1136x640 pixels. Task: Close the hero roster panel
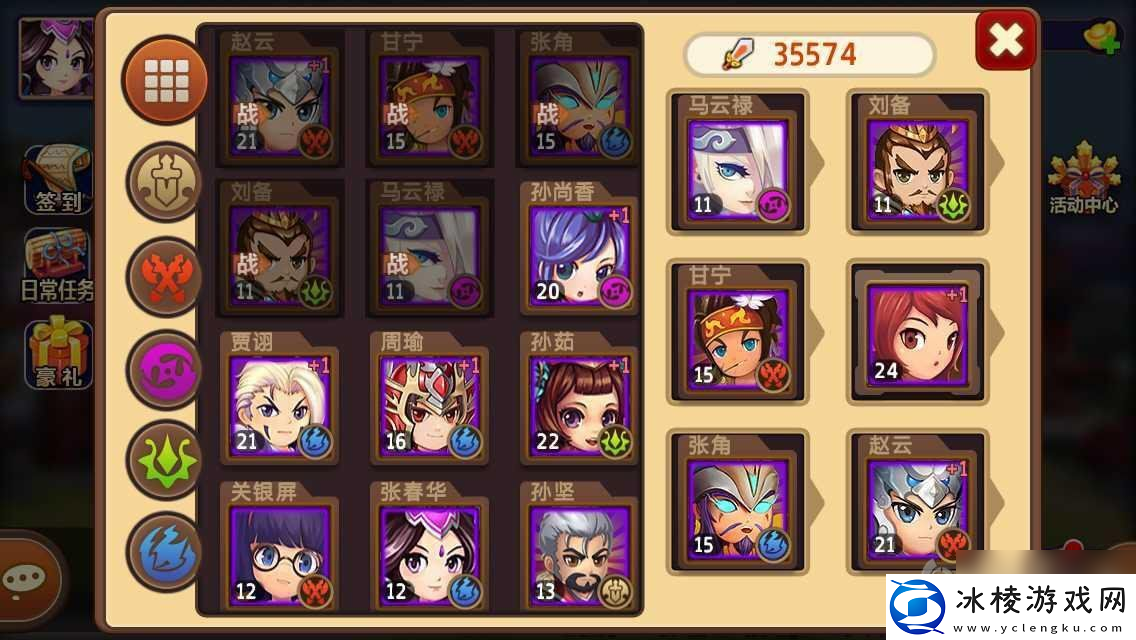tap(1005, 40)
